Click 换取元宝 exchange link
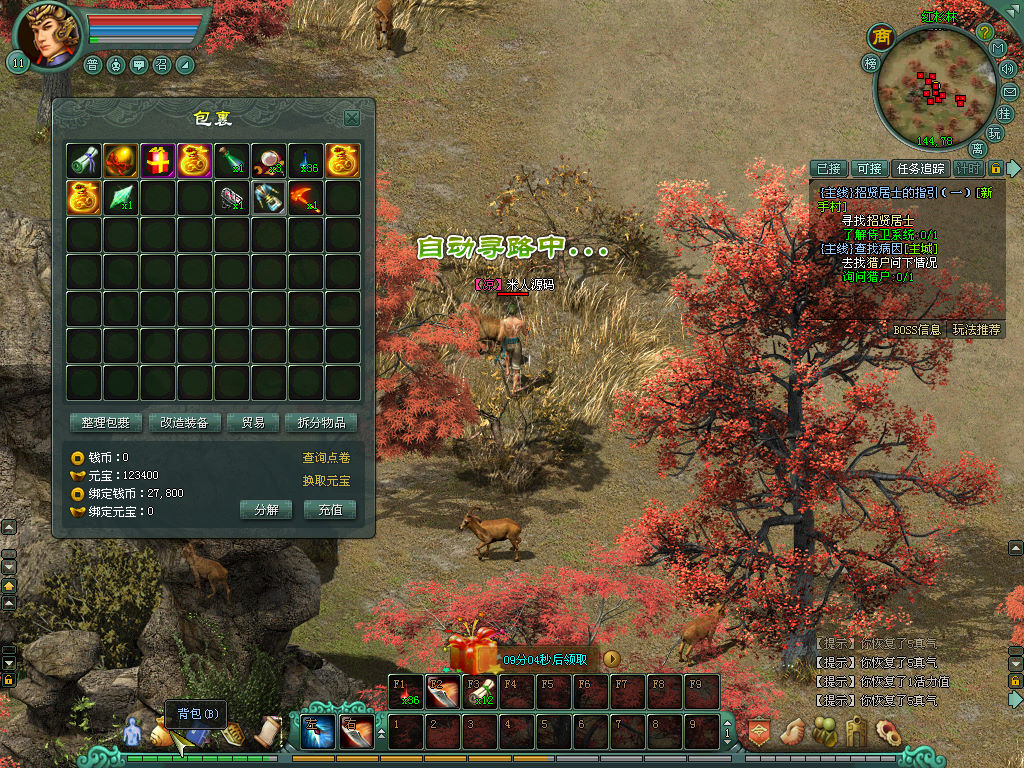The height and width of the screenshot is (768, 1024). 326,481
